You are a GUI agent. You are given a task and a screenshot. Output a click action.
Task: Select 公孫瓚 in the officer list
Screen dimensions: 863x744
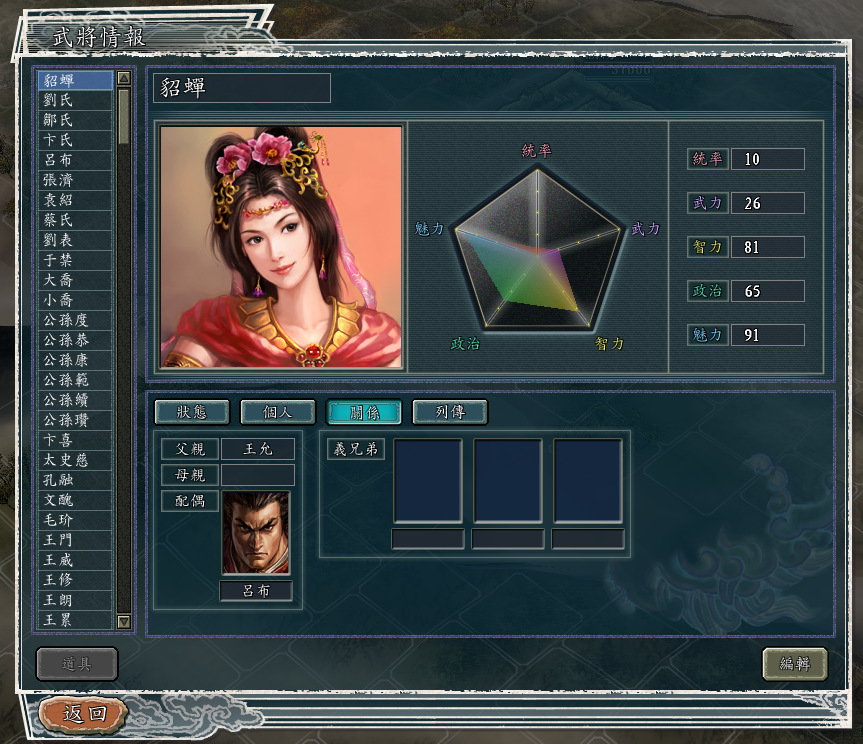tap(75, 420)
